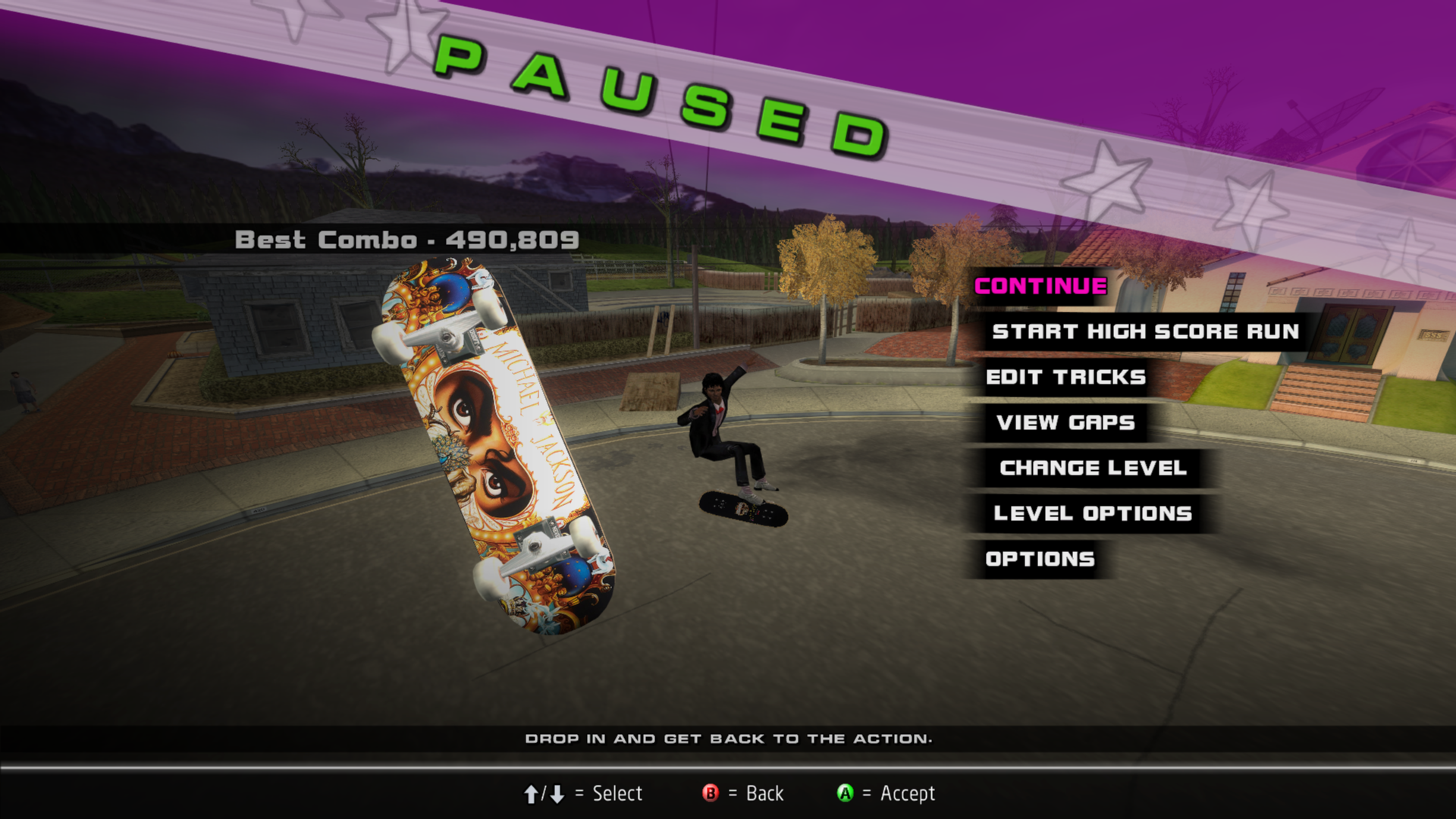Open Level Options
The image size is (1456, 819).
1093,513
